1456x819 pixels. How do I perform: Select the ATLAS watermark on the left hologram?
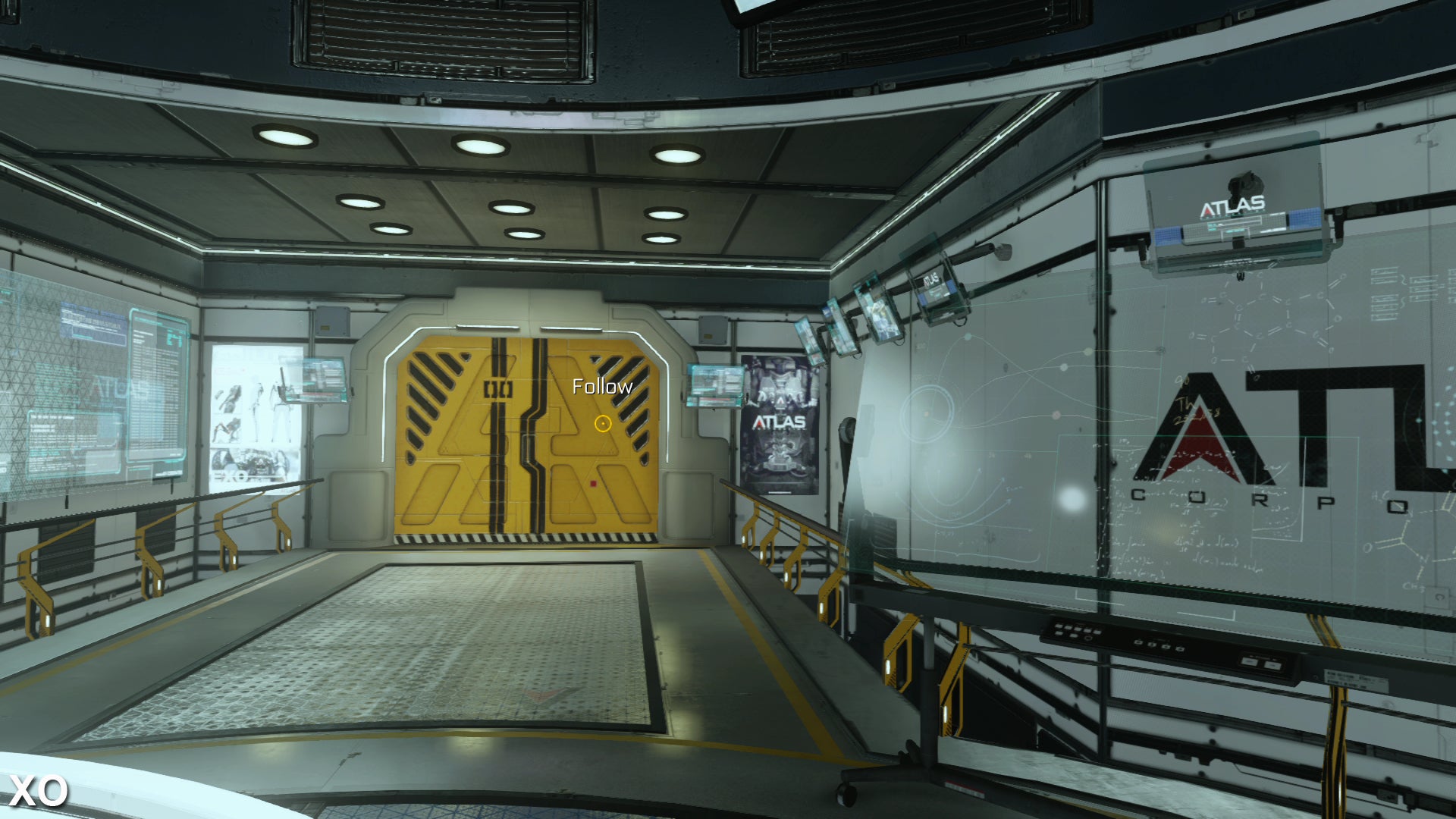(114, 389)
